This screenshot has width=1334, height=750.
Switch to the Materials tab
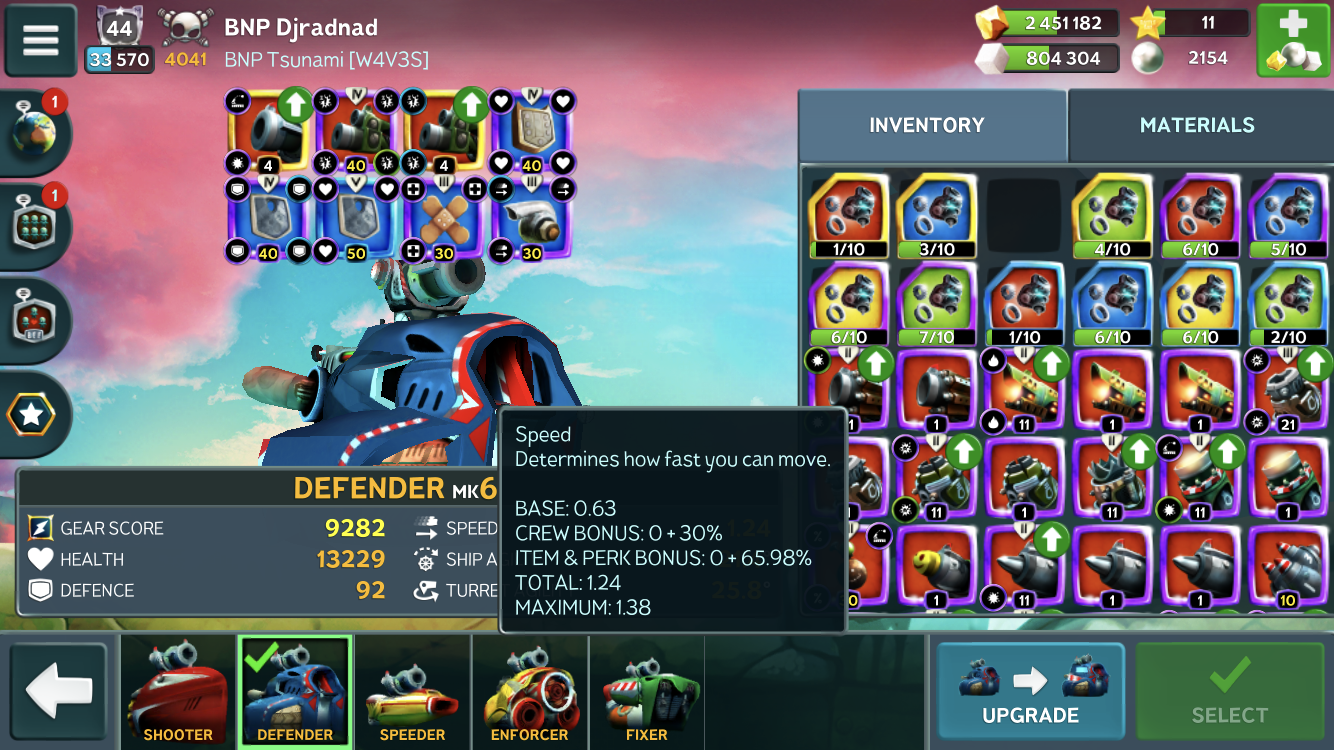1197,125
